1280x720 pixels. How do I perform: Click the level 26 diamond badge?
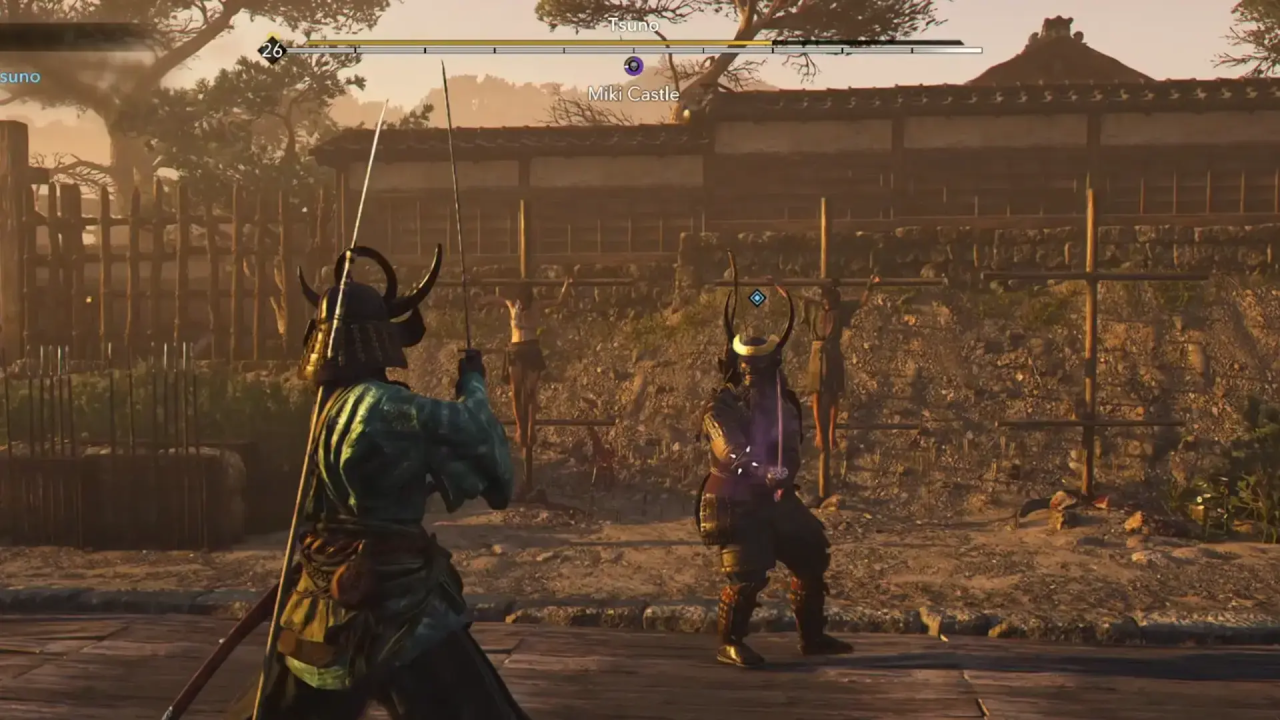[x=272, y=50]
